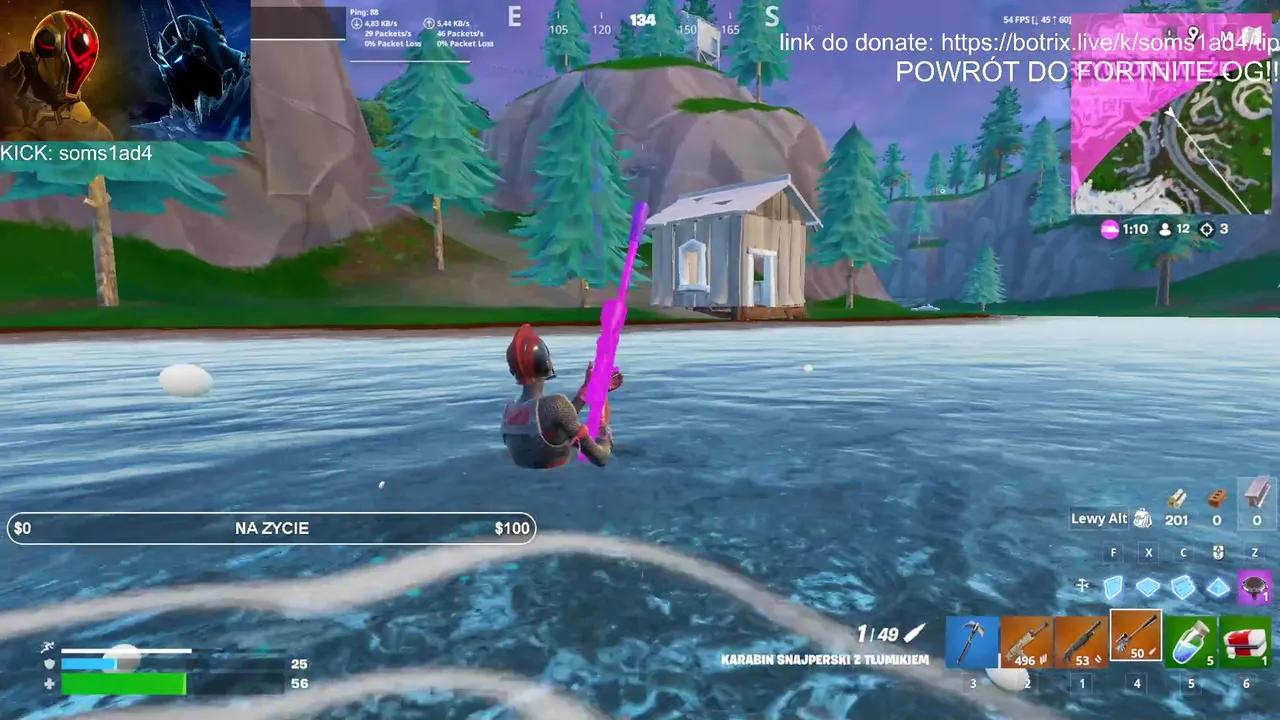
Task: Click the wood material icon showing 201
Action: pos(1176,510)
